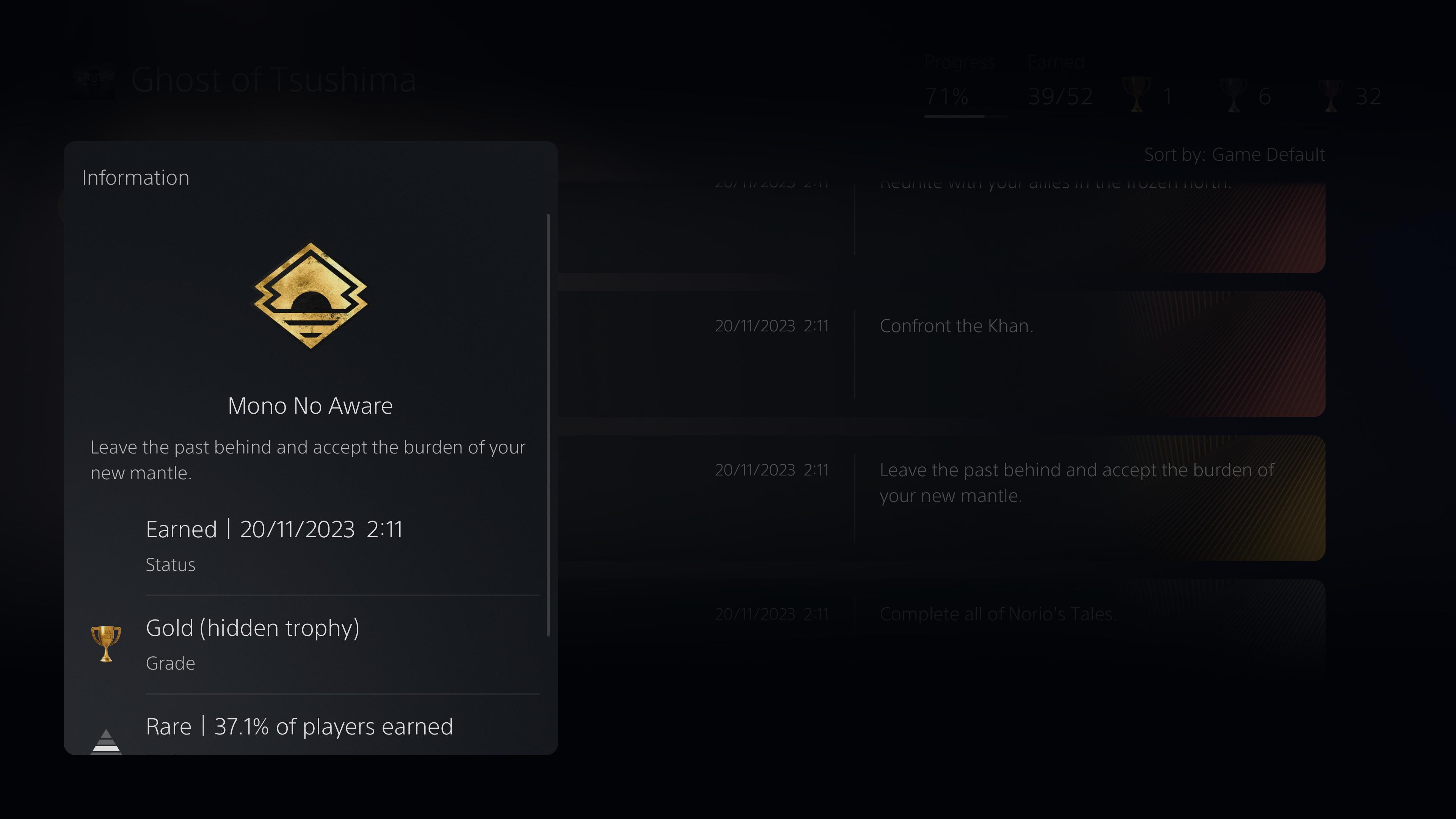Viewport: 1456px width, 819px height.
Task: Click the Information panel scrollbar
Action: (548, 424)
